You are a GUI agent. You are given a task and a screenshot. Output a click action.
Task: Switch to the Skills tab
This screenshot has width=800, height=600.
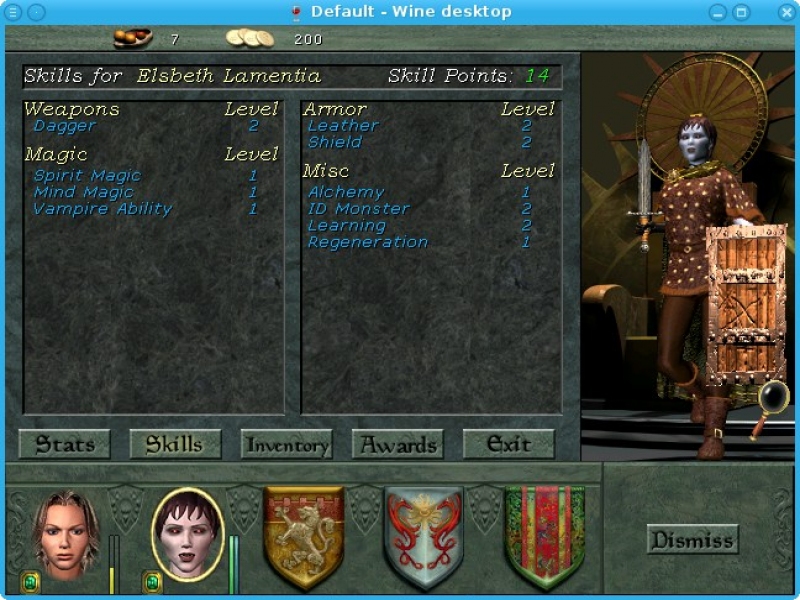[x=175, y=445]
